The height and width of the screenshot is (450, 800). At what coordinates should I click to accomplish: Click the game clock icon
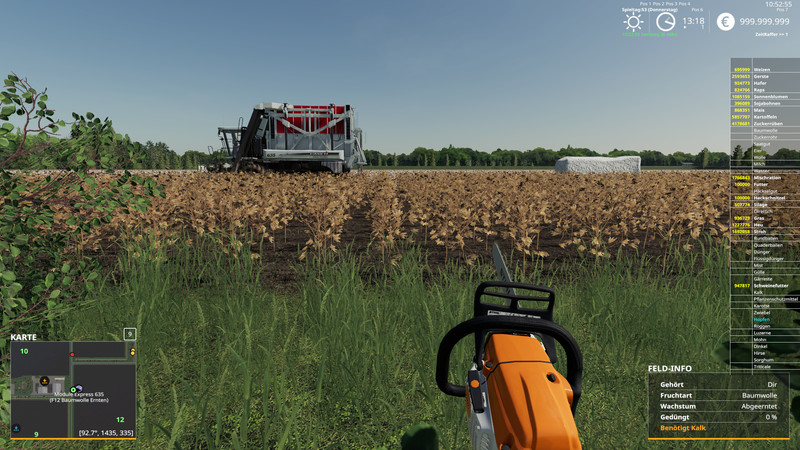(665, 22)
